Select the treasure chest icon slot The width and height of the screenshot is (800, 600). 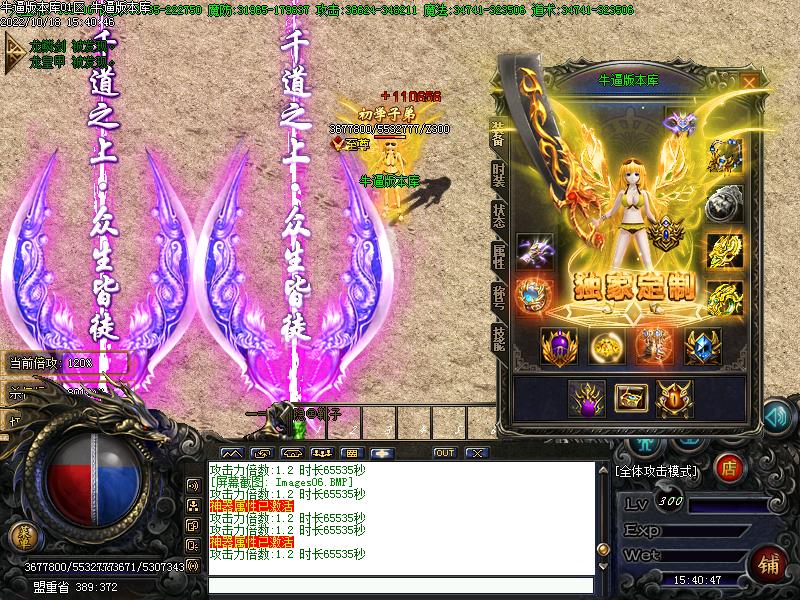click(x=630, y=398)
